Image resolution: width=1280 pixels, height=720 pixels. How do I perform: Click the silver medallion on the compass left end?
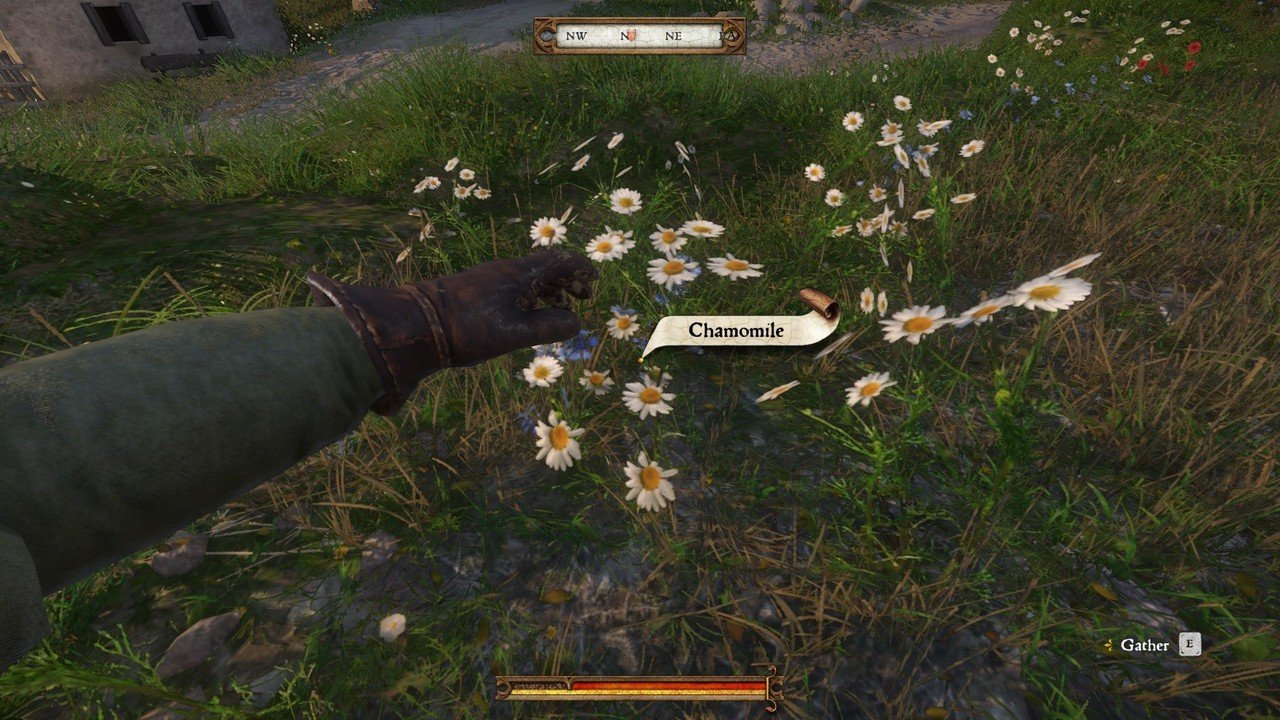(x=548, y=36)
